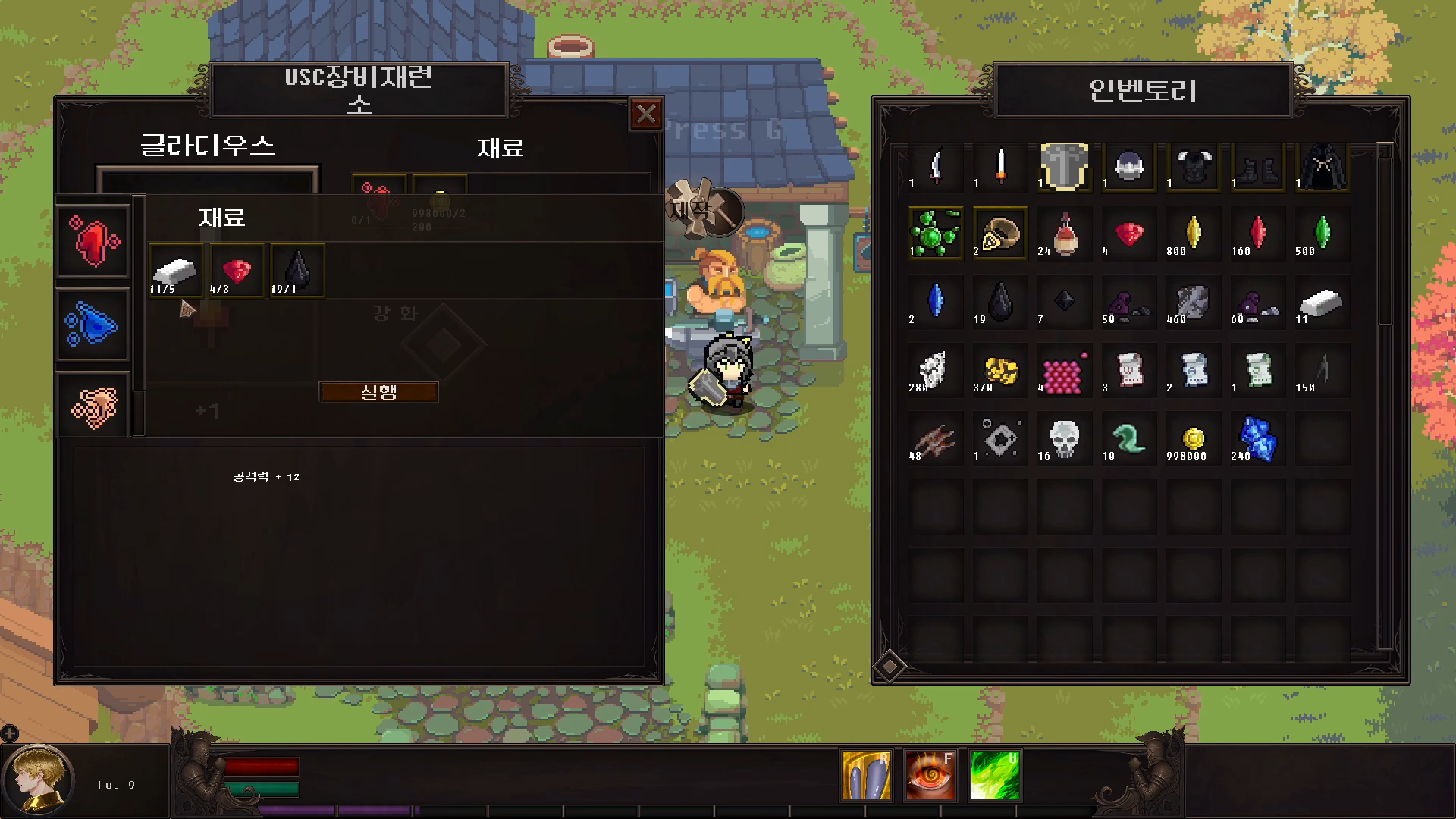The width and height of the screenshot is (1456, 819).
Task: Activate the red eye skill icon
Action: point(930,775)
